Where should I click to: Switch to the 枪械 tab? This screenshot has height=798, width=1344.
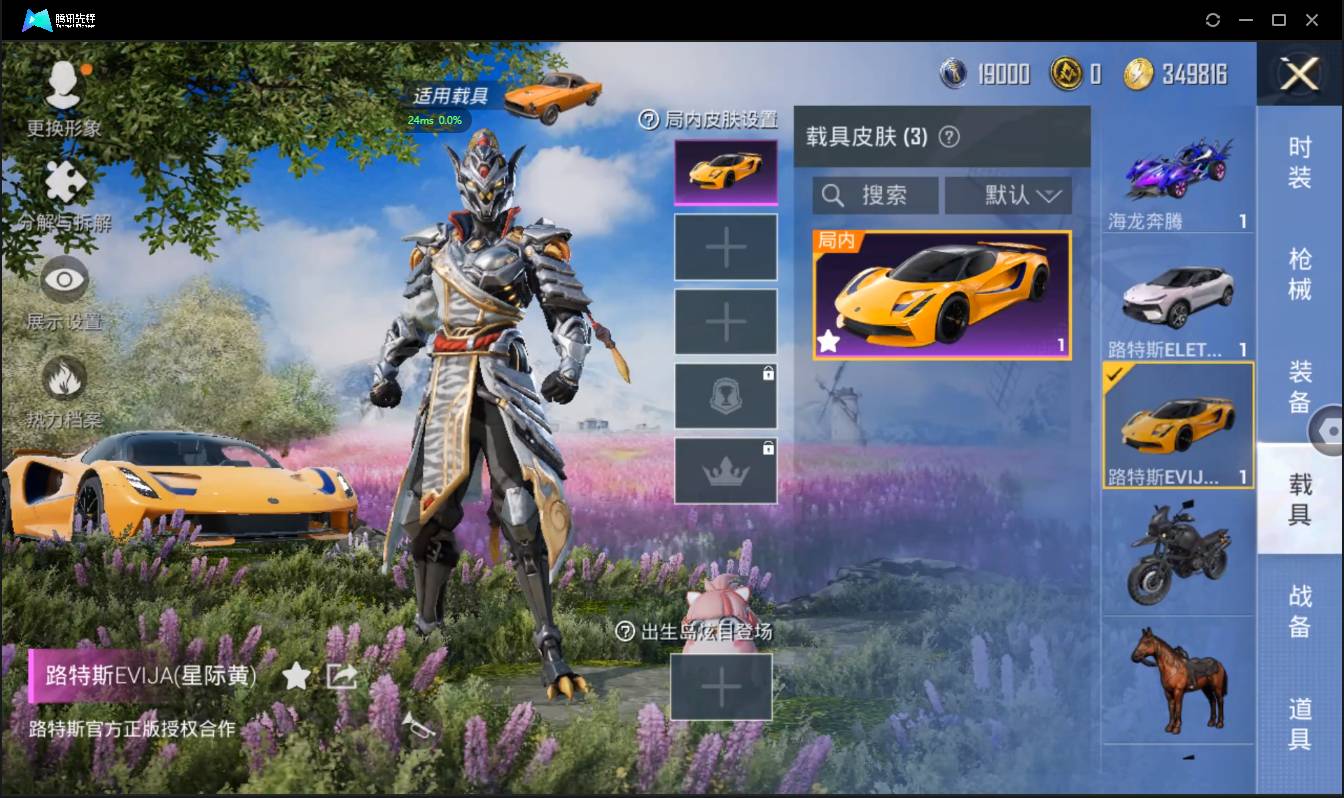[x=1300, y=270]
